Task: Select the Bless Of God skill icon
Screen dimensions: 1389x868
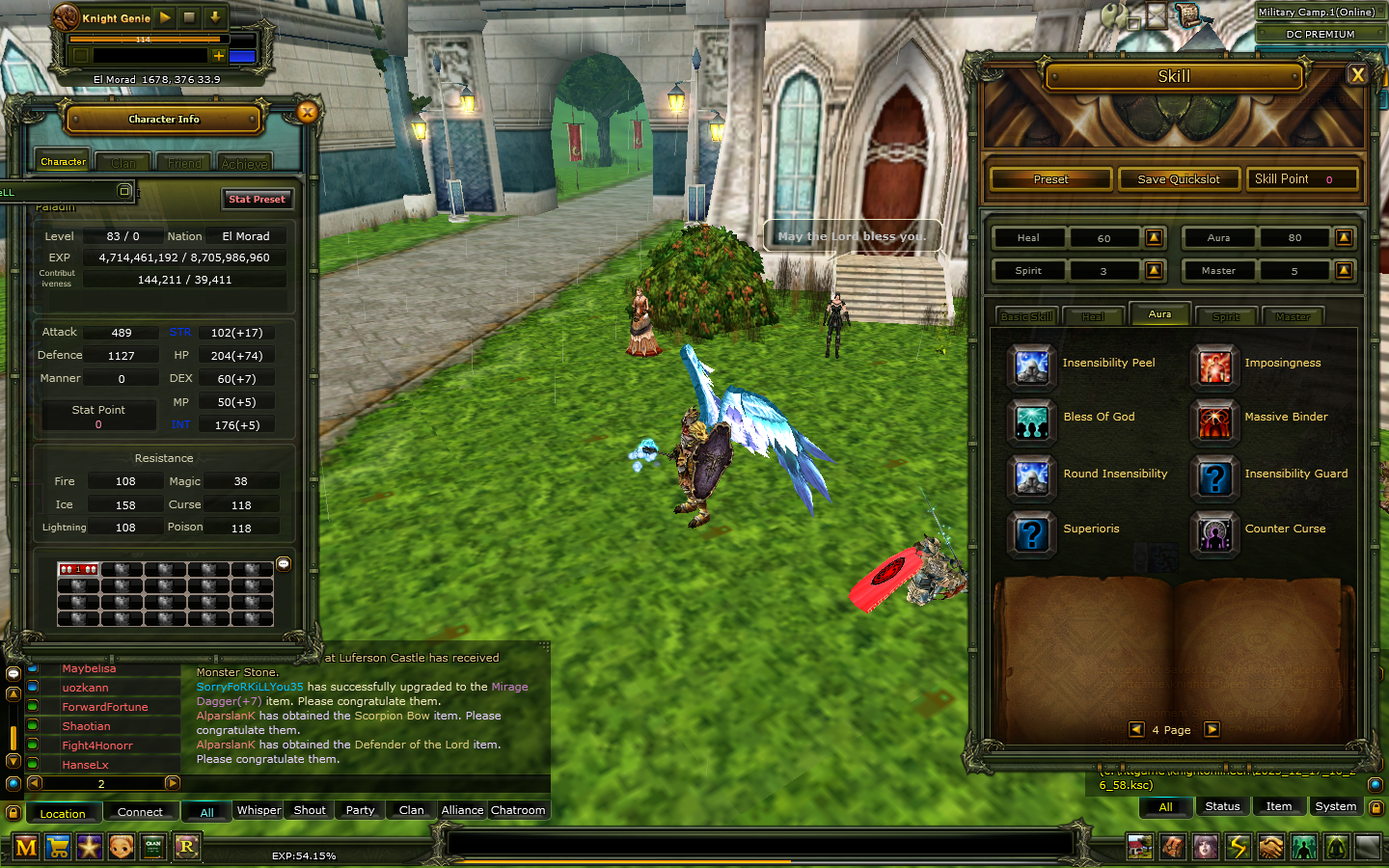Action: (1031, 422)
